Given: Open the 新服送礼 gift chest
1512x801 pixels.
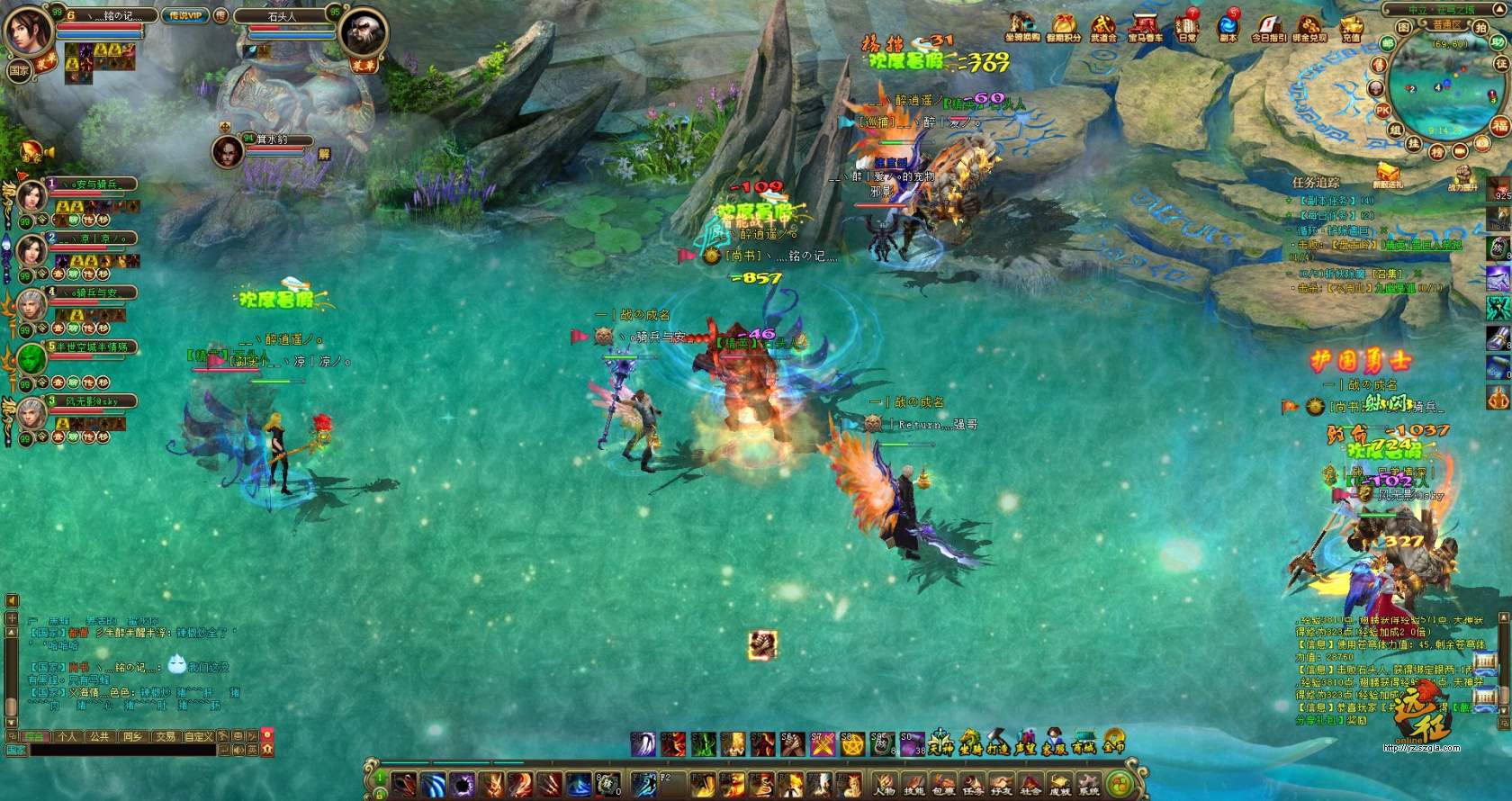Looking at the screenshot, I should click(1387, 174).
